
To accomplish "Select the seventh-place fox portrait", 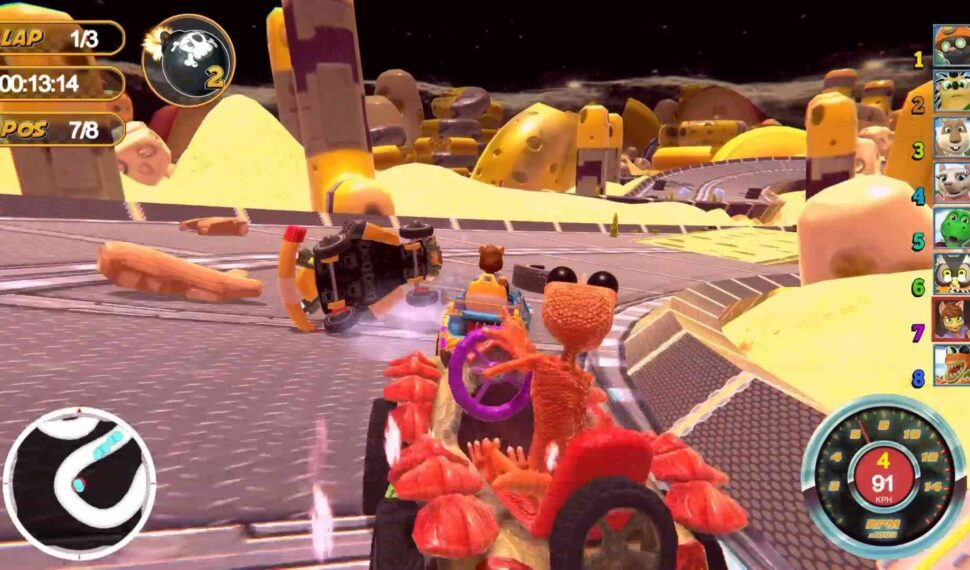I will 951,319.
